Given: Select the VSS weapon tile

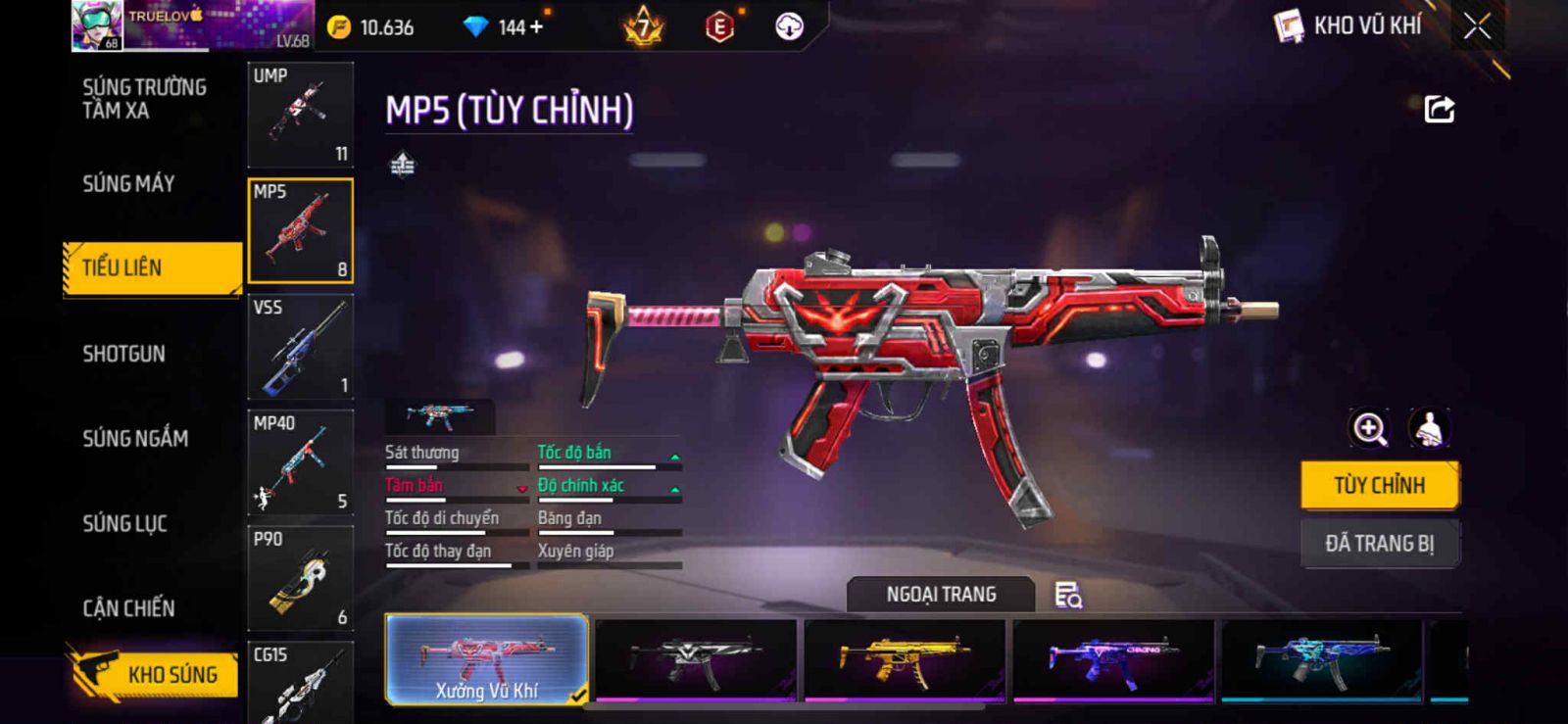Looking at the screenshot, I should pos(300,347).
